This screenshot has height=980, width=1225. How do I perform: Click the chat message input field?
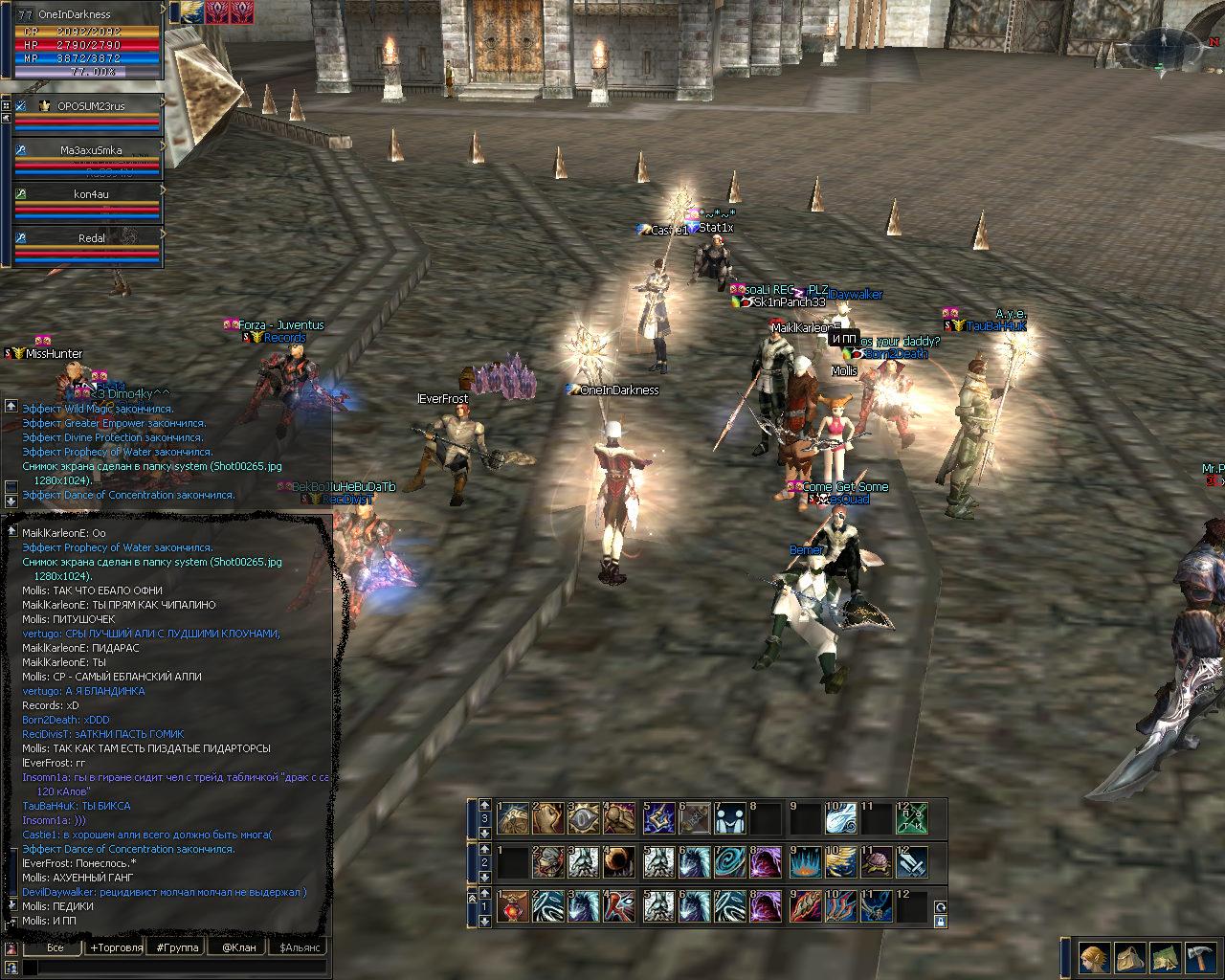click(172, 968)
